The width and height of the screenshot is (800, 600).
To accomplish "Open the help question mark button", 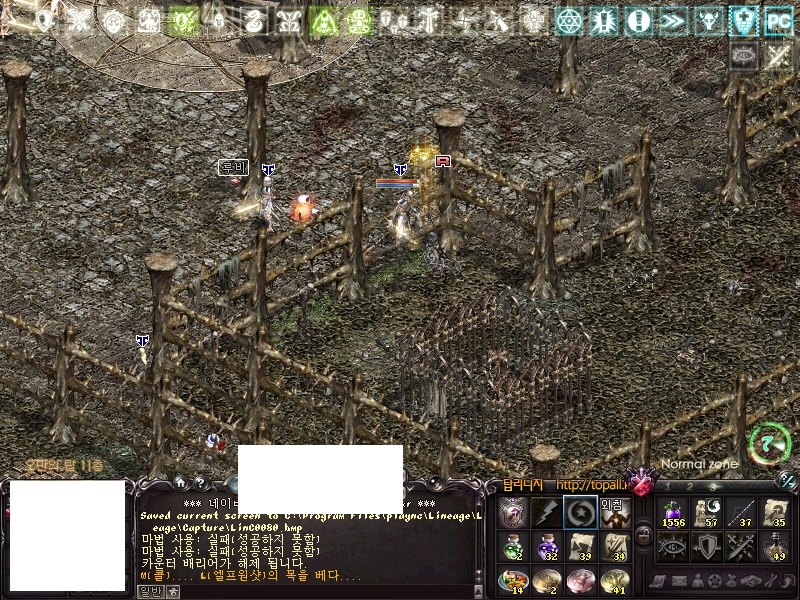I will 201,482.
